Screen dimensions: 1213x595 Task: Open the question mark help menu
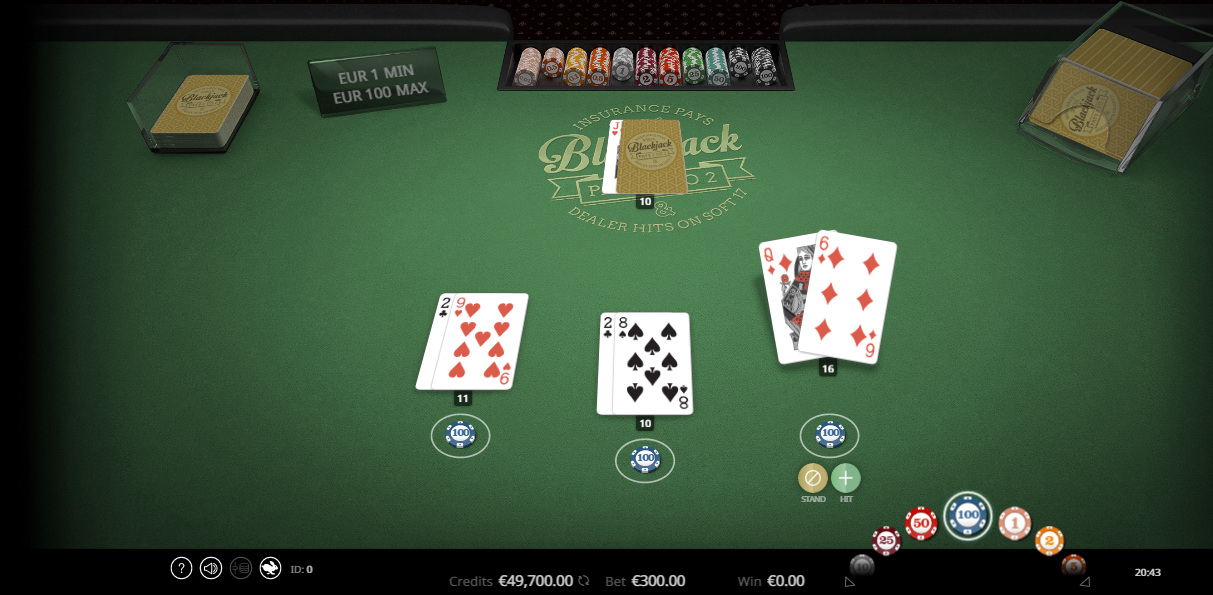point(181,568)
